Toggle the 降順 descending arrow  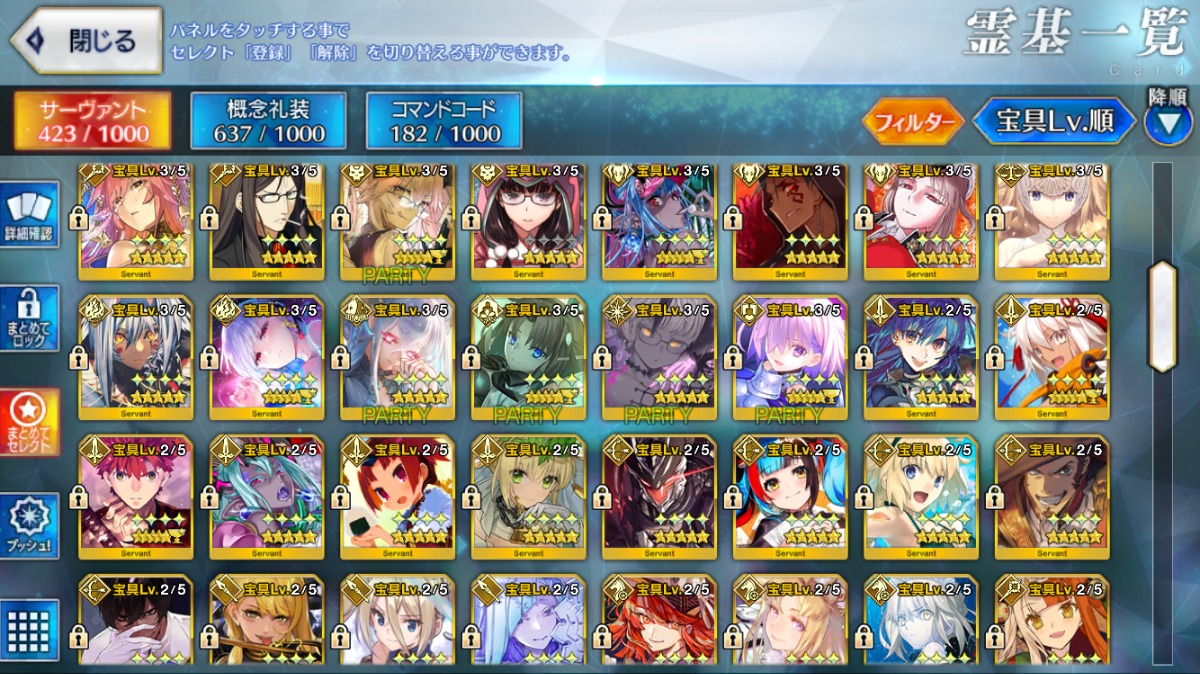(x=1168, y=123)
